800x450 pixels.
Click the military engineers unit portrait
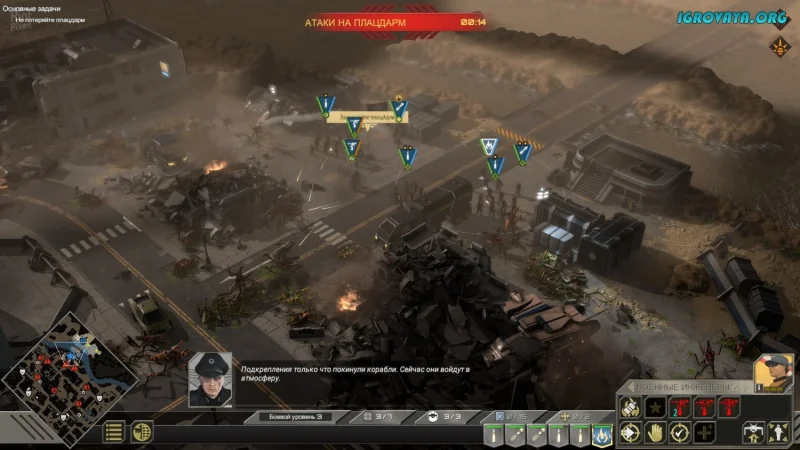(773, 371)
